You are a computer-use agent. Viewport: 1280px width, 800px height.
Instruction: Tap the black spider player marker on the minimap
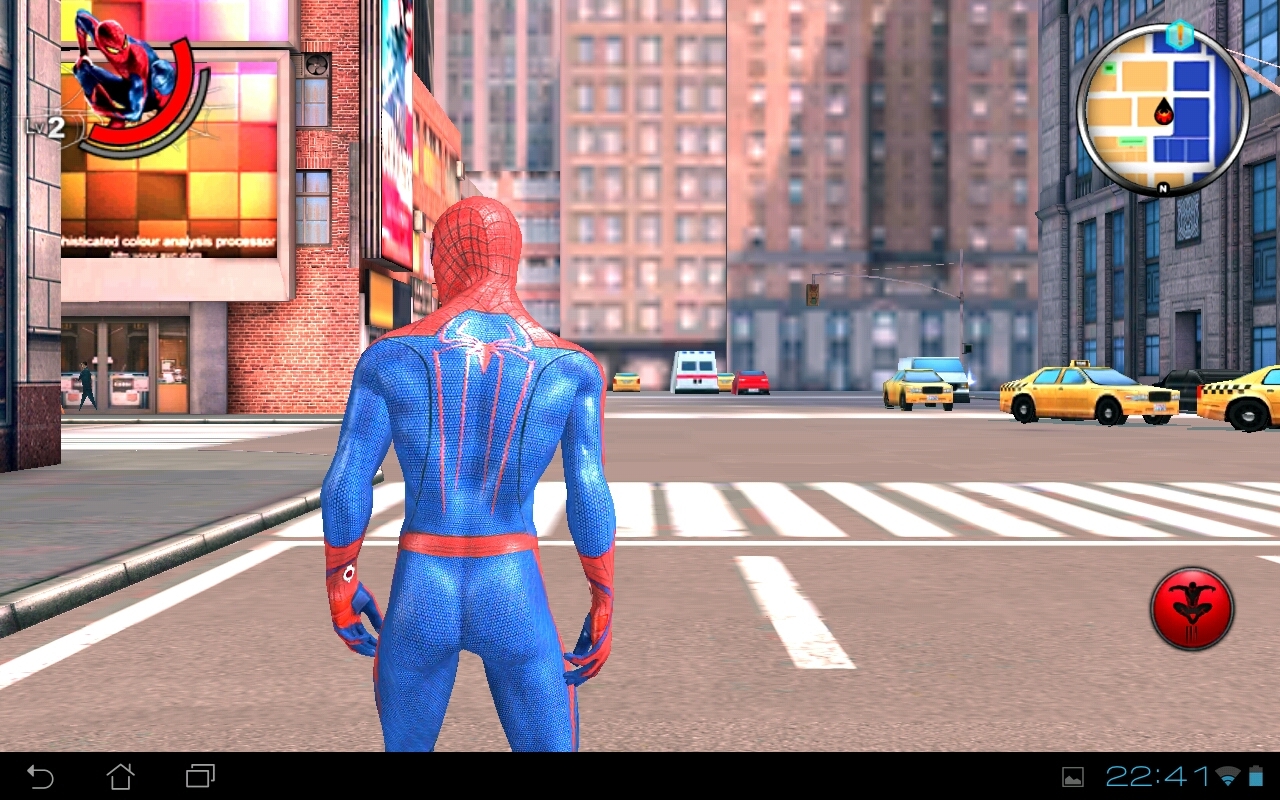tap(1163, 110)
